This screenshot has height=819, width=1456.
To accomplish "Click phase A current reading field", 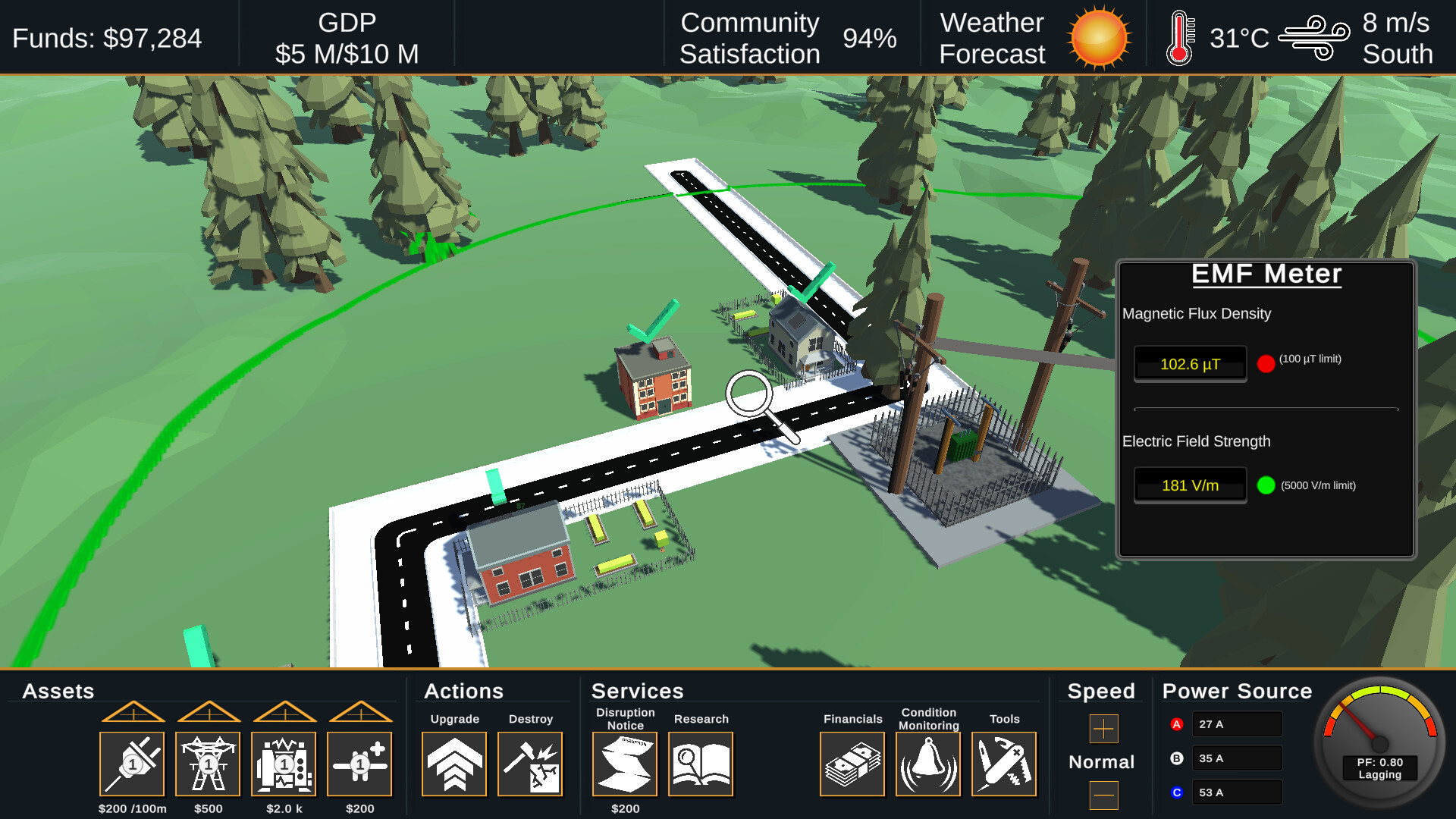I will click(x=1237, y=723).
